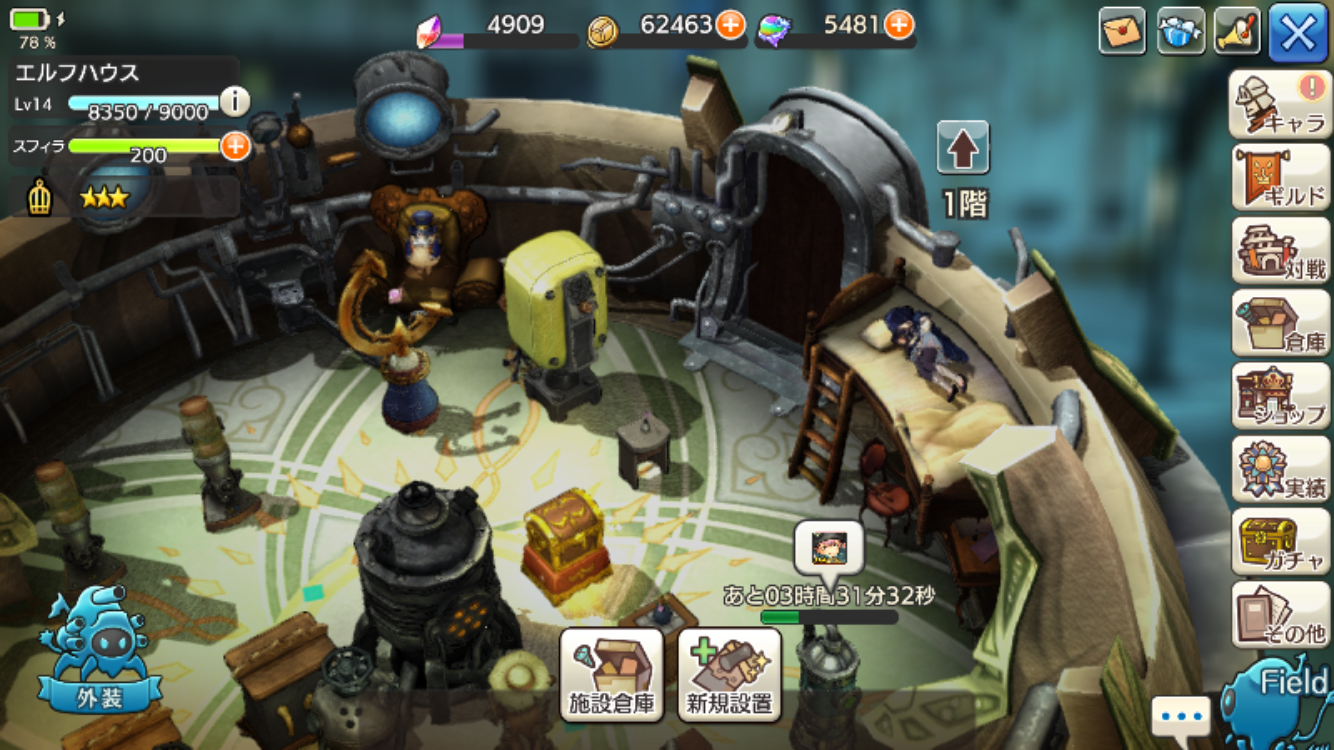Open the blue gift box icon
Viewport: 1334px width, 750px height.
(1180, 31)
